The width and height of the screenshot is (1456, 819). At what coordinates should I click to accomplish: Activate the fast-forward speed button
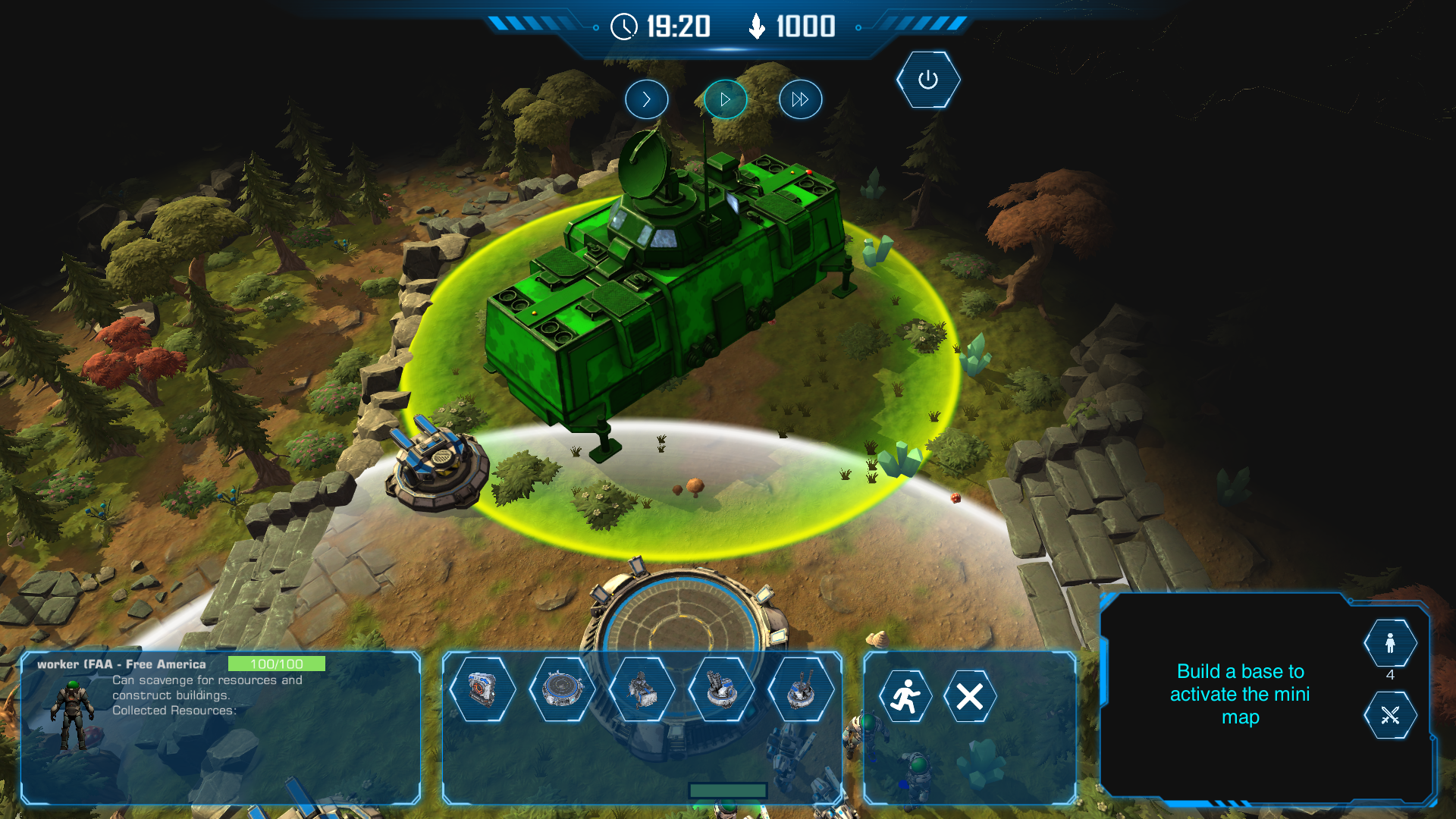[800, 99]
